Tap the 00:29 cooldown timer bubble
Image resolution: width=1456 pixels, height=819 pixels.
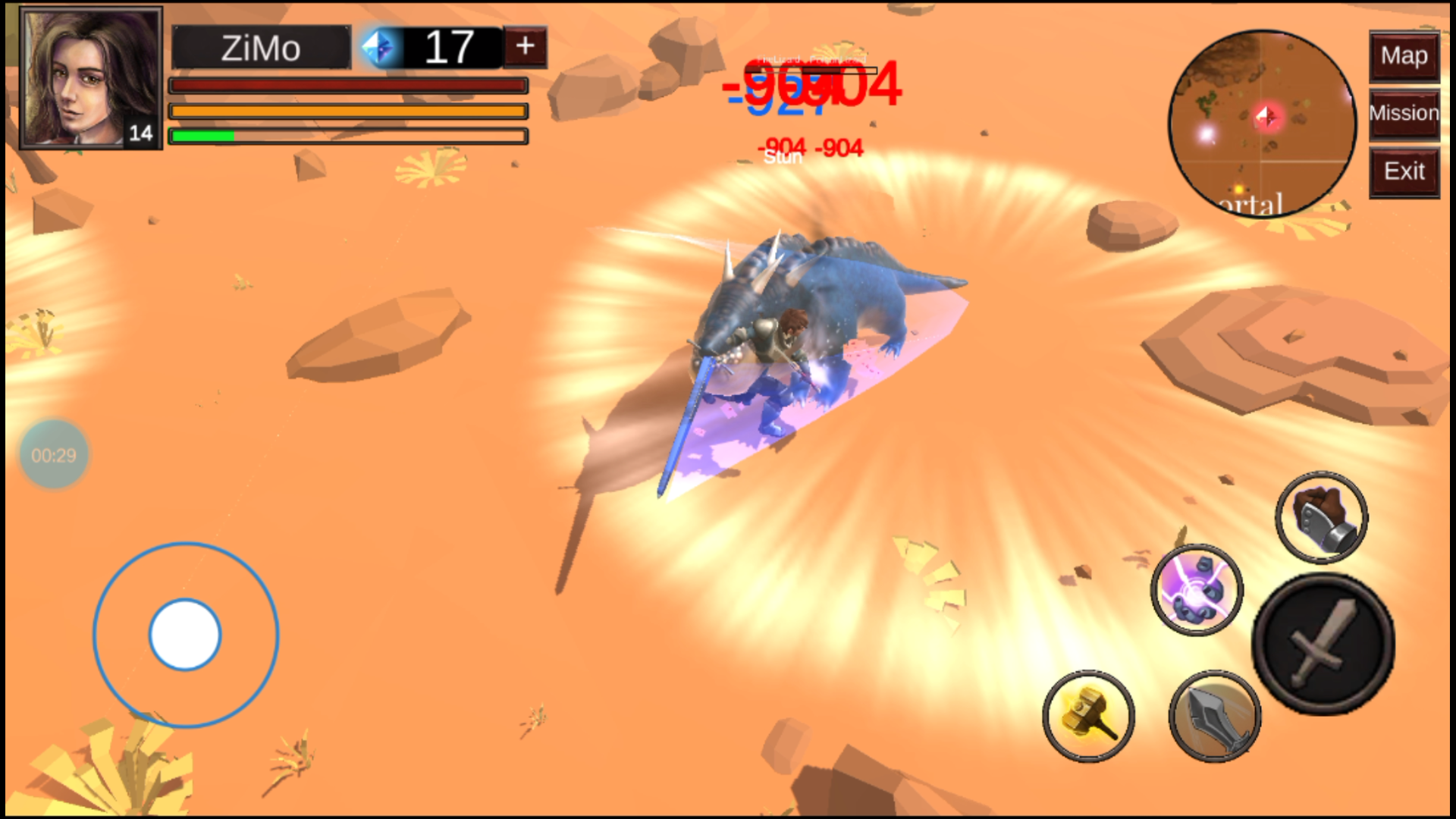[54, 455]
